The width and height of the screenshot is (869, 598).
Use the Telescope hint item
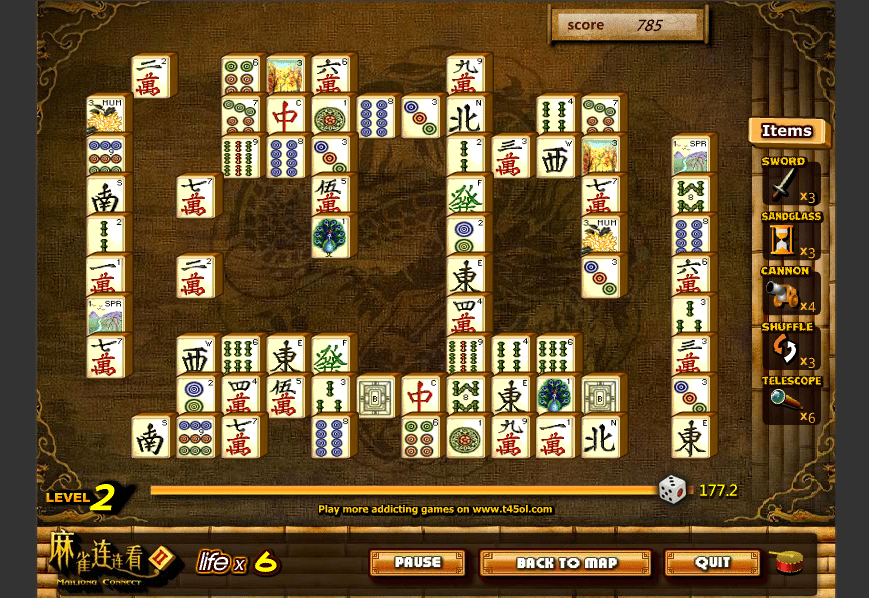coord(782,402)
